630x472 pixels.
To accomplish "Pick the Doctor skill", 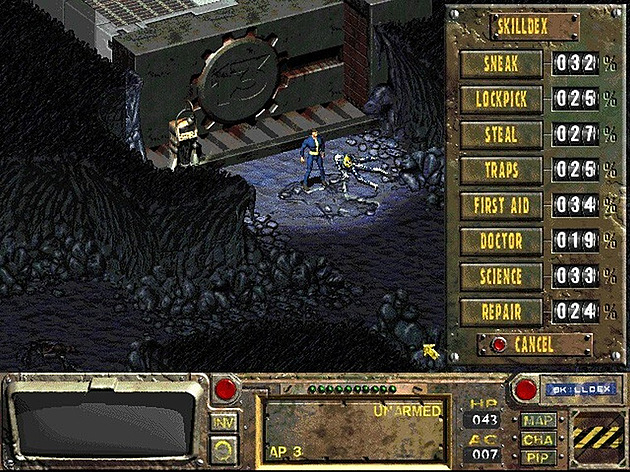I will [x=501, y=240].
